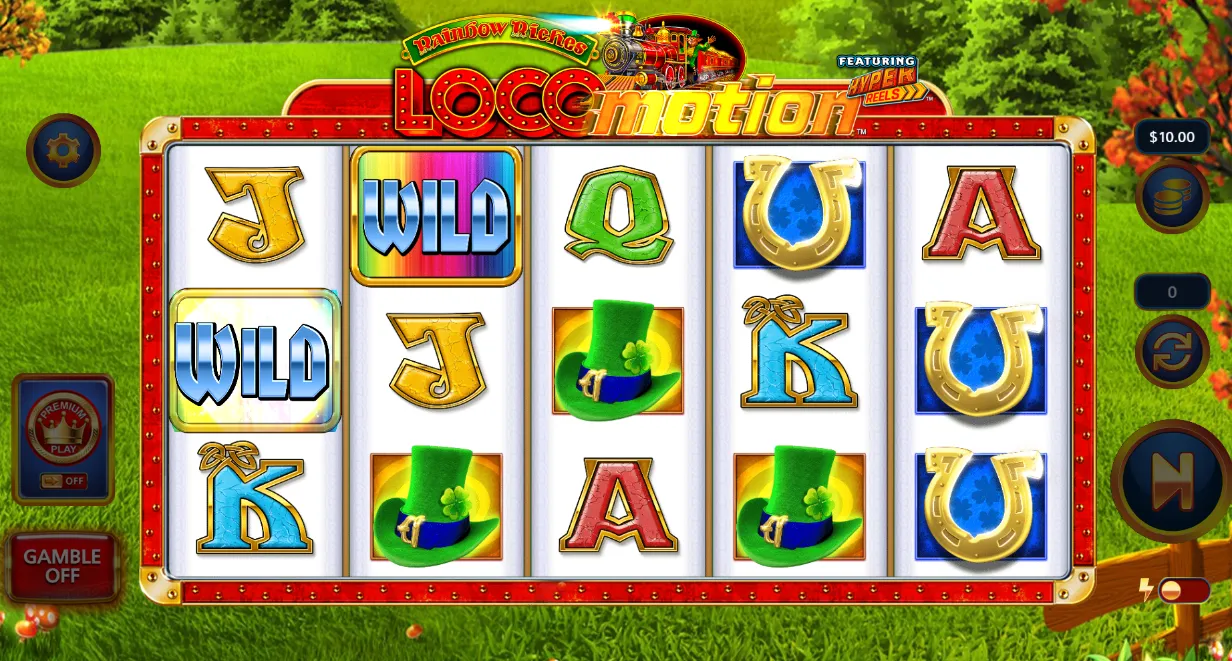Viewport: 1232px width, 661px height.
Task: Activate the autoplay circular arrows button
Action: pyautogui.click(x=1172, y=351)
